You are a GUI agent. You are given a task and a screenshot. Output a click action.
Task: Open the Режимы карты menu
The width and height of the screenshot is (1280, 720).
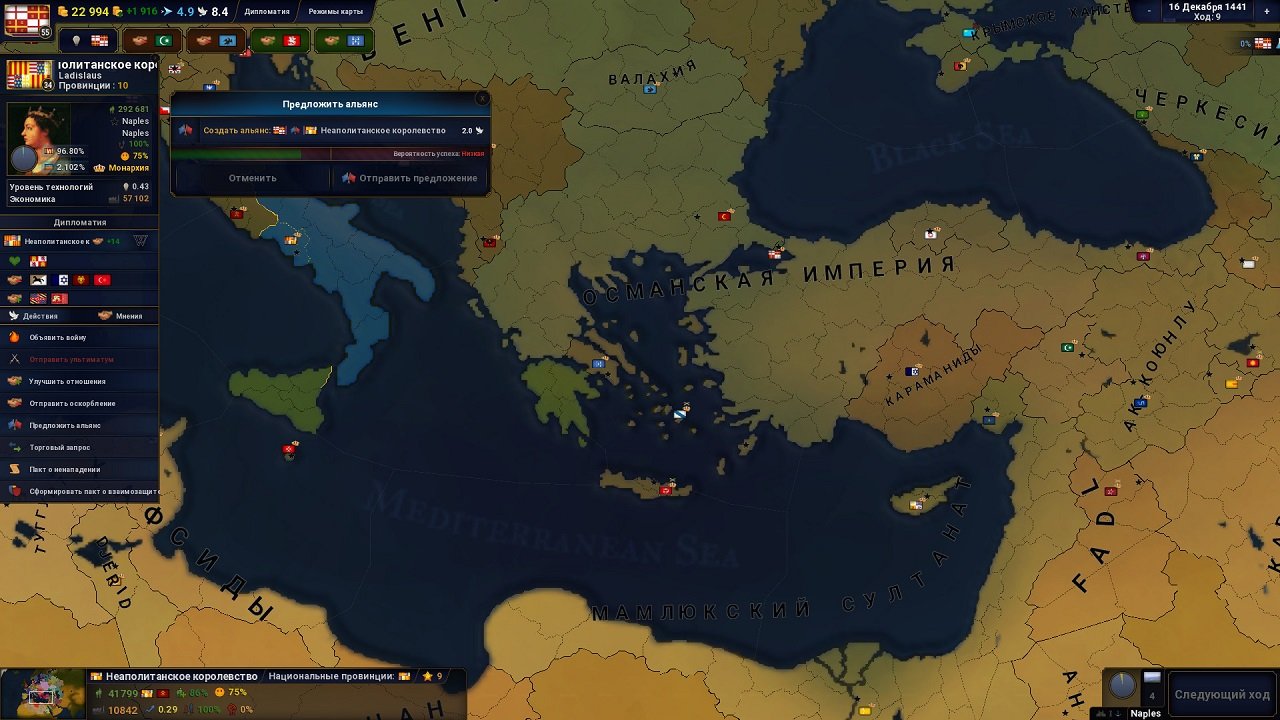coord(335,12)
